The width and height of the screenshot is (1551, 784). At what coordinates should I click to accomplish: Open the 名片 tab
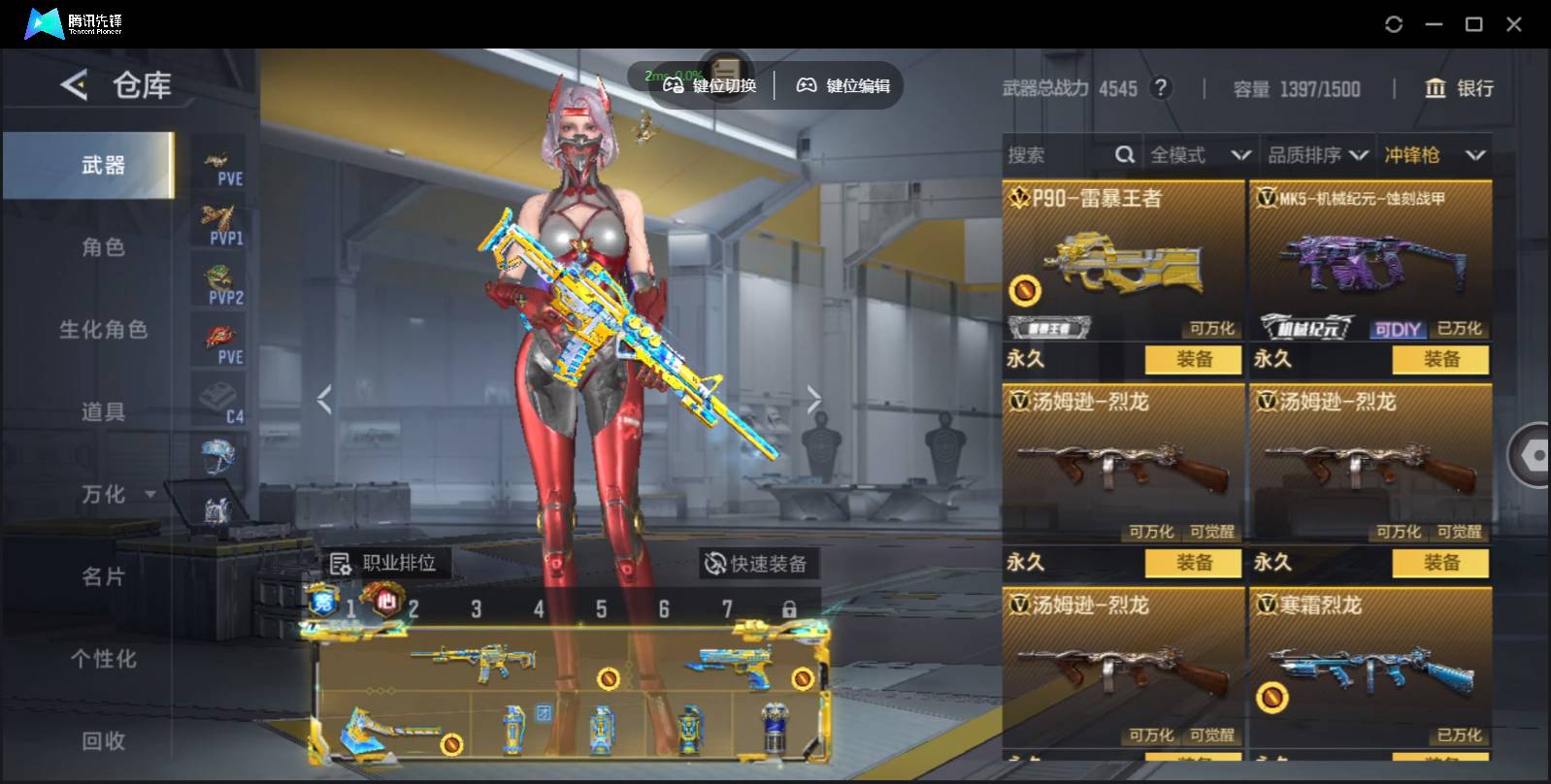(x=103, y=577)
